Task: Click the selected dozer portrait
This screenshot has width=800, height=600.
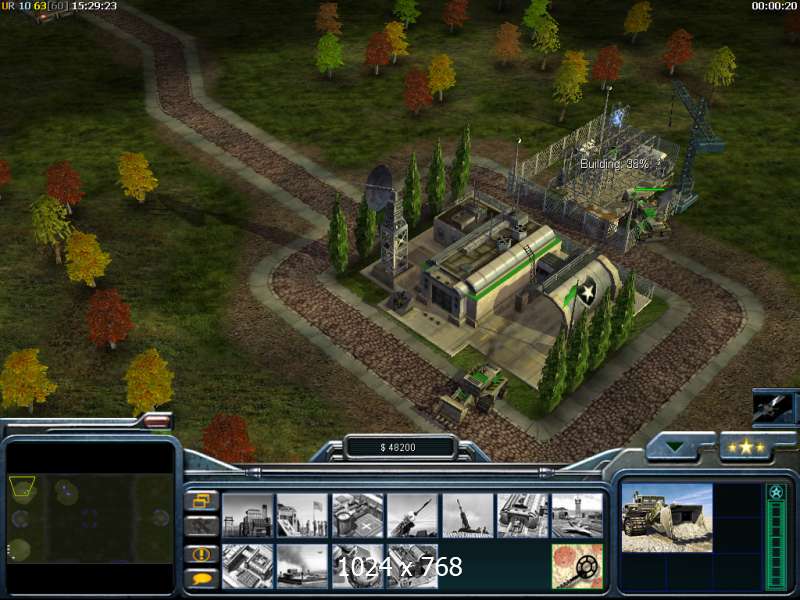Action: click(x=667, y=517)
